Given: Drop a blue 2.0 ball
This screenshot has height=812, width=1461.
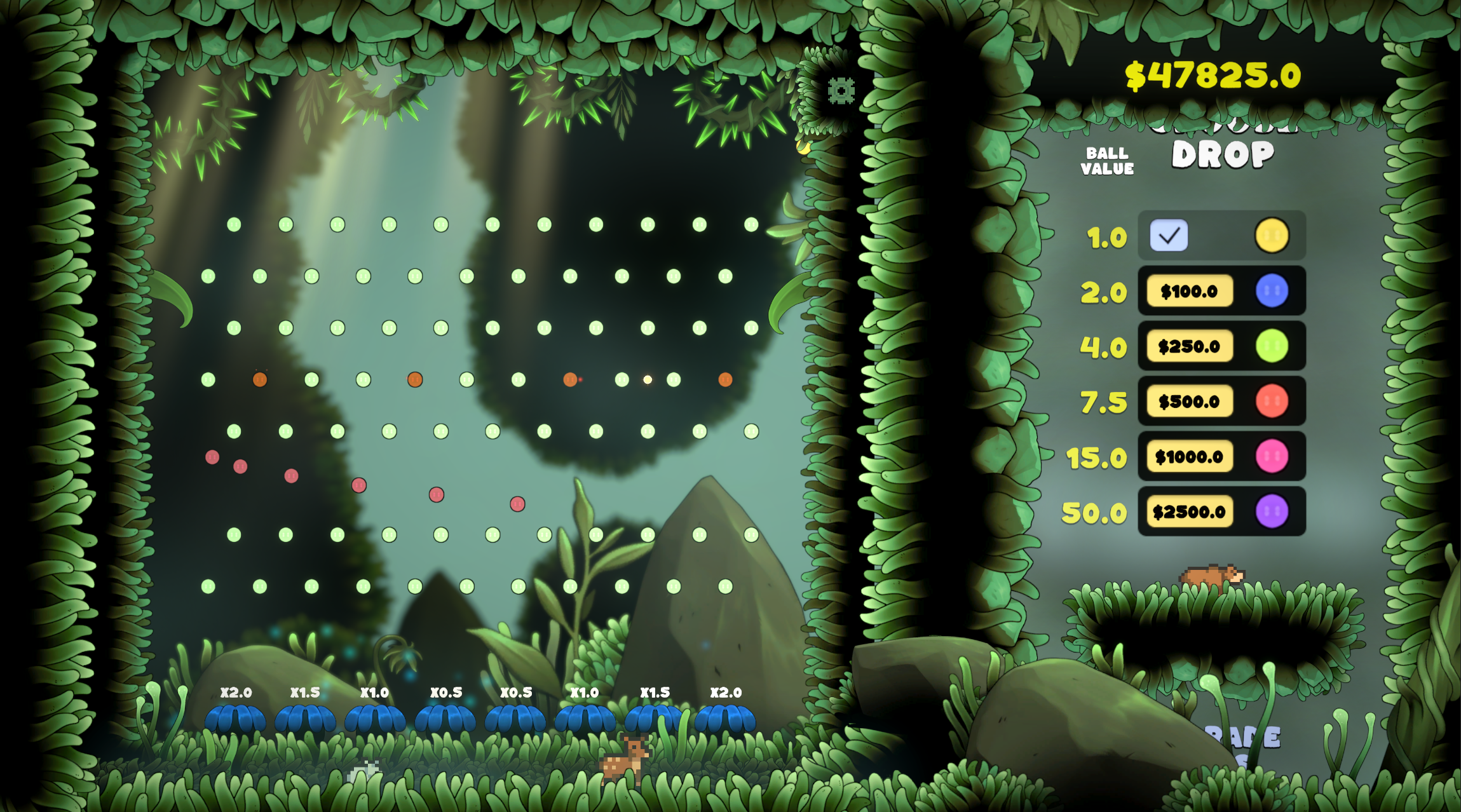Looking at the screenshot, I should coord(1272,291).
